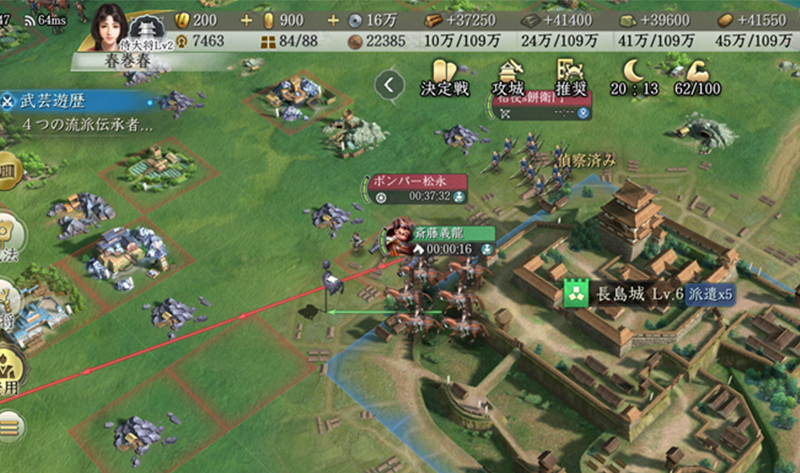The width and height of the screenshot is (800, 473).
Task: Click the 派遣x5 dispatch badge
Action: click(x=718, y=292)
